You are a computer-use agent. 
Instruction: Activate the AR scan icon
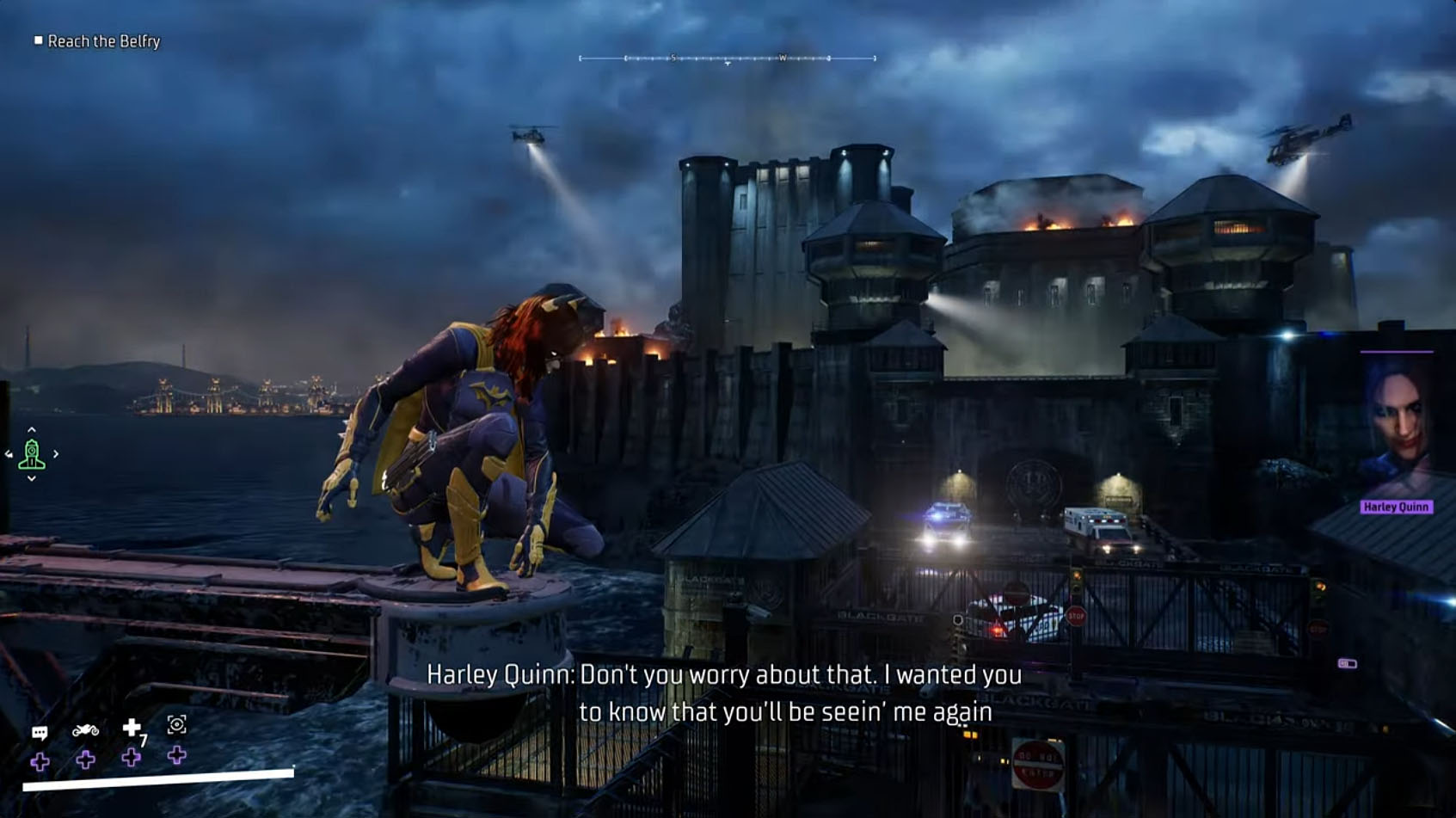(x=176, y=725)
